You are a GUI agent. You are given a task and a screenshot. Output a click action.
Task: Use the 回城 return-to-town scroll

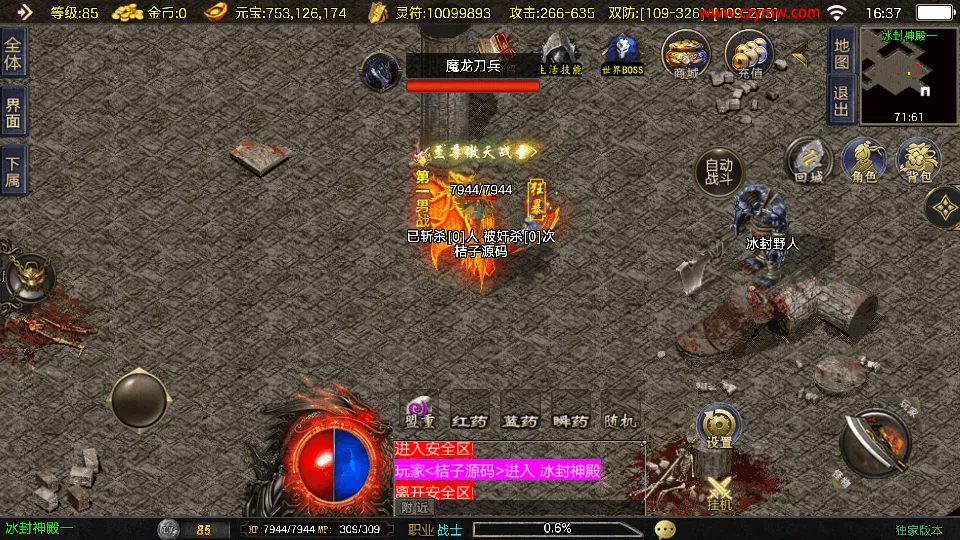(808, 160)
